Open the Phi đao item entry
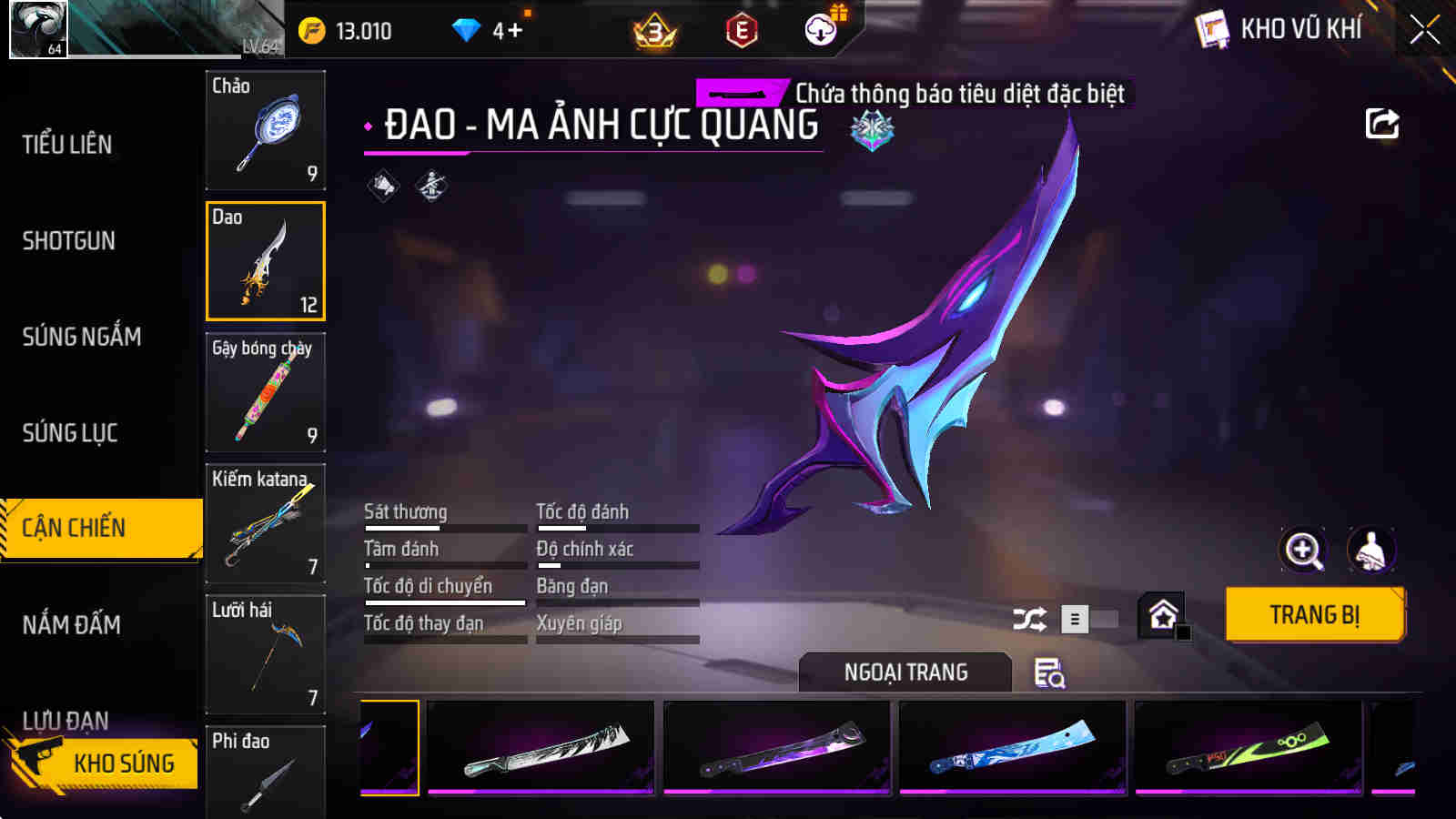Screen dimensions: 1456x819 tap(265, 778)
